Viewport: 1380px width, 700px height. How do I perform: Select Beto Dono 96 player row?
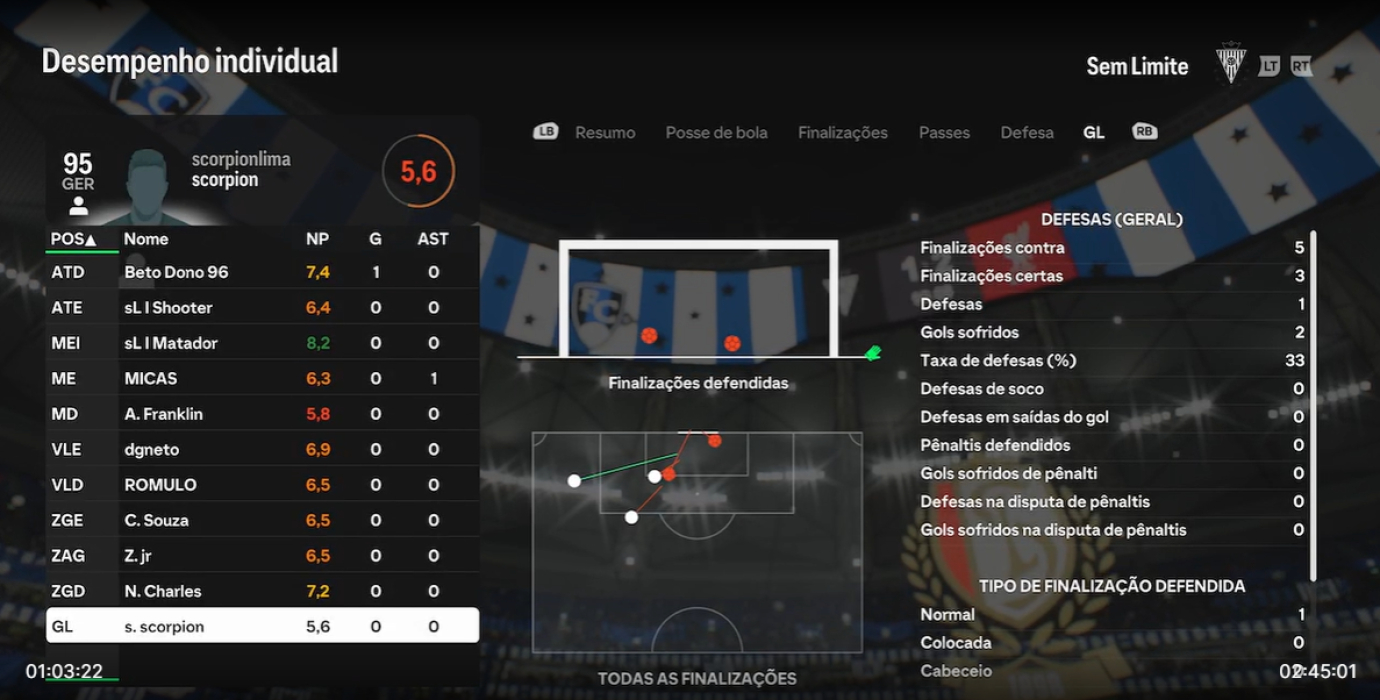(x=262, y=272)
